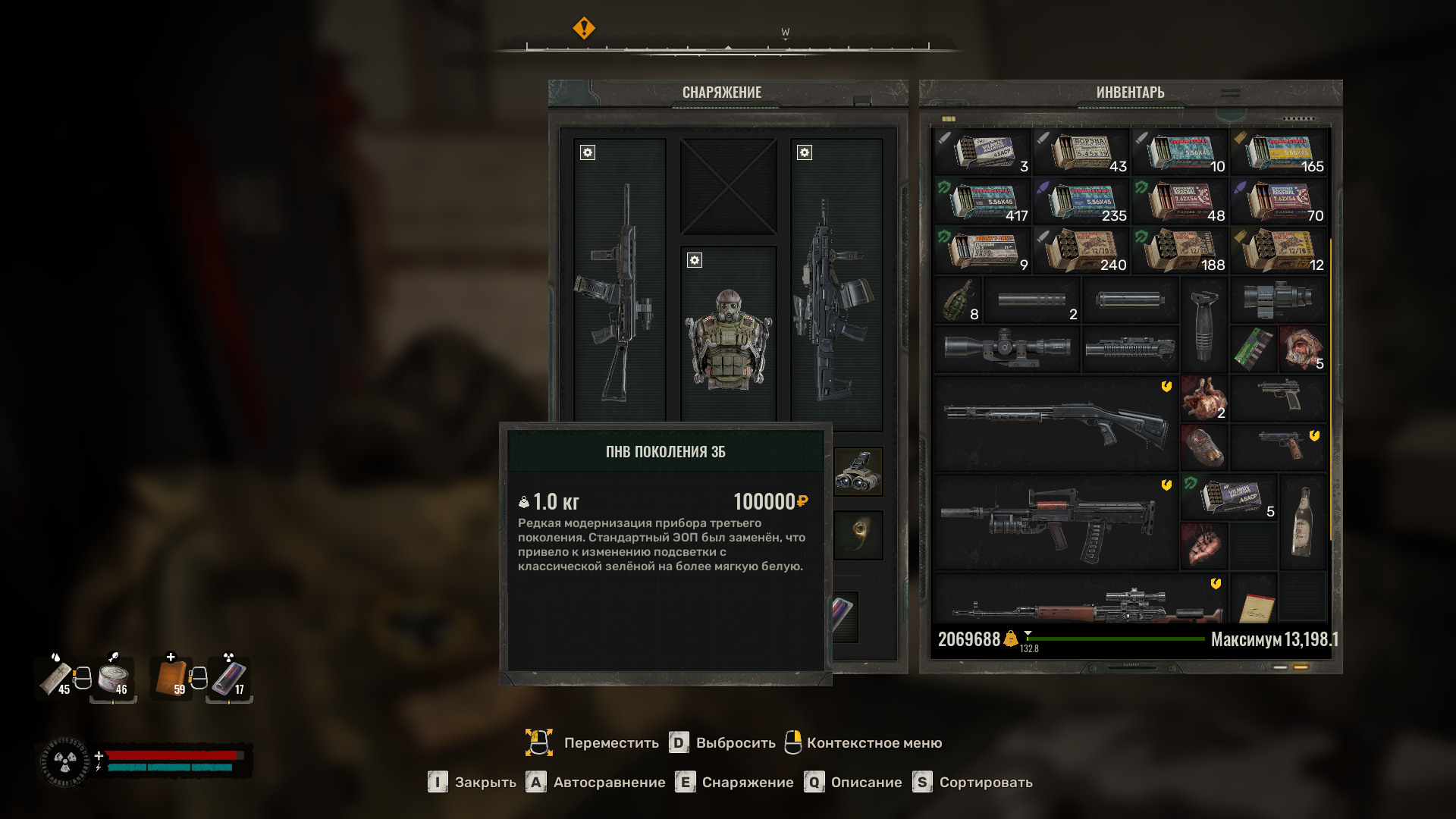The image size is (1456, 819).
Task: Click the gear icon on the armor slot
Action: pos(694,260)
